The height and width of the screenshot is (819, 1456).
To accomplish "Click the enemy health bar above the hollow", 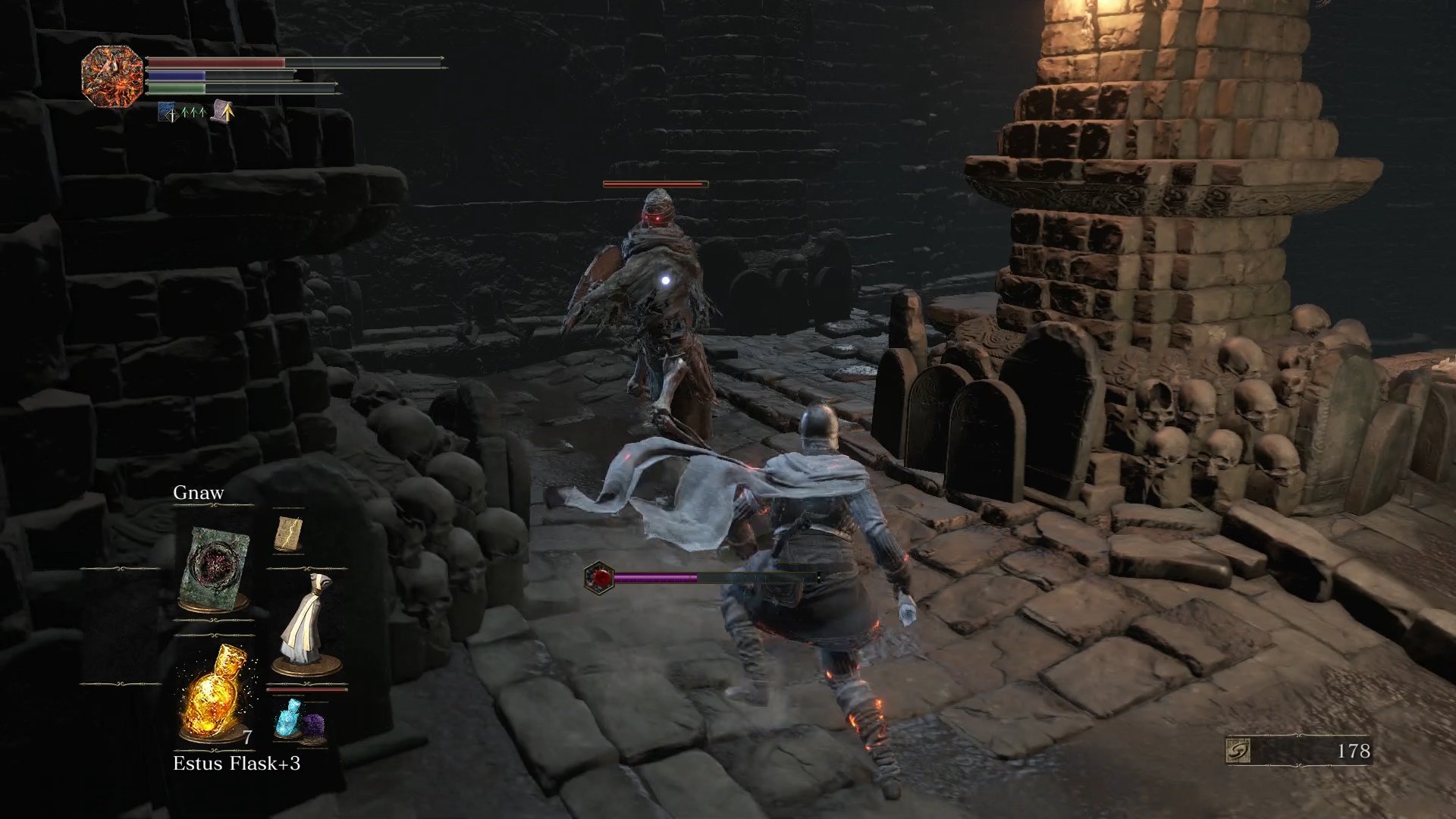I will (654, 183).
